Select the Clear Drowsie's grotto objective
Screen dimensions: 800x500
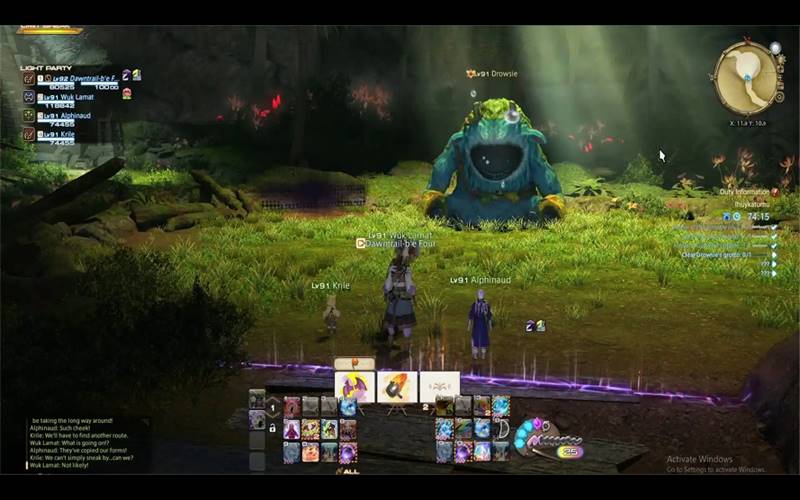(723, 255)
